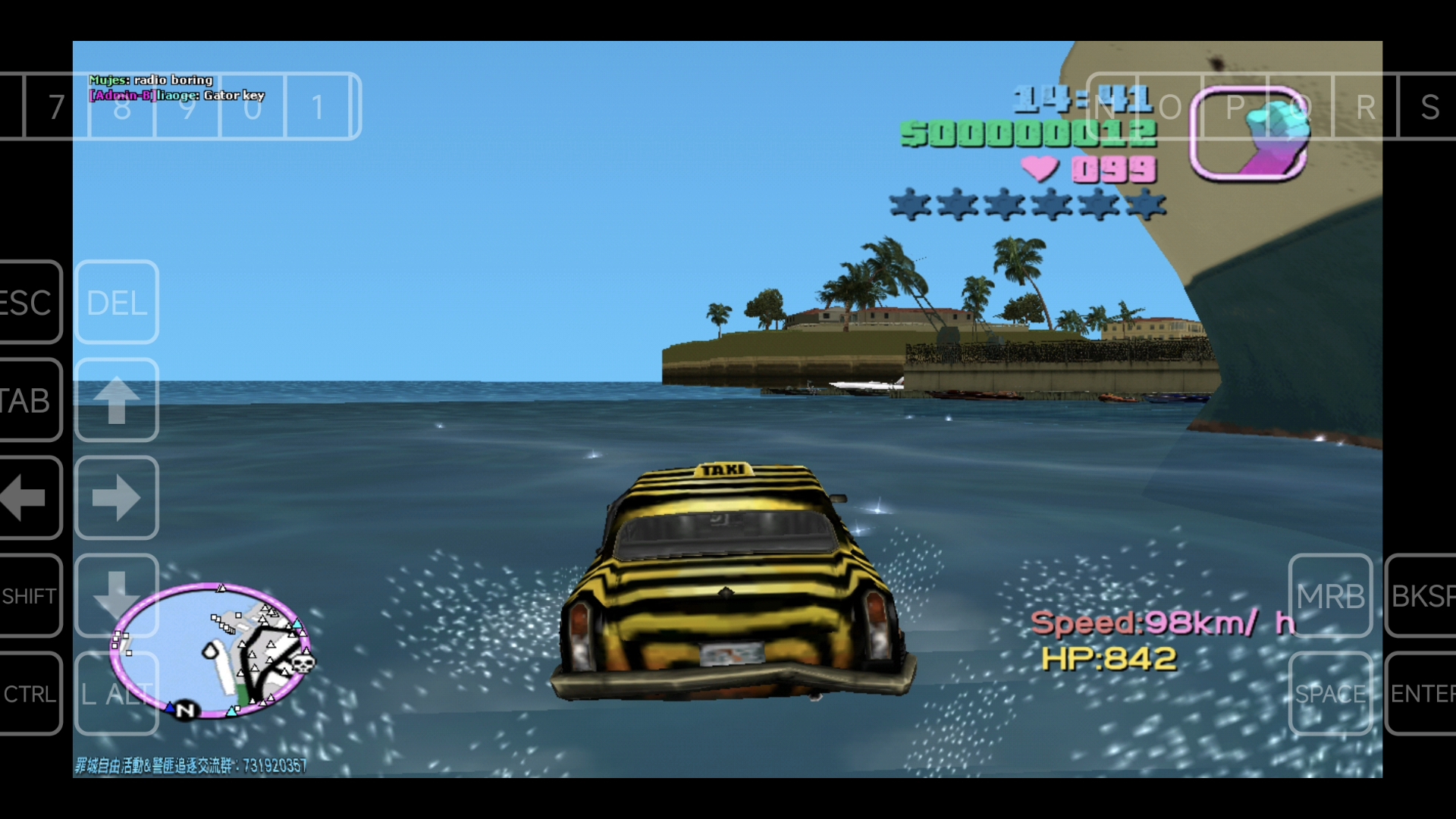Screen dimensions: 1456x819
Task: Tap the S letter overlay key
Action: 1429,107
